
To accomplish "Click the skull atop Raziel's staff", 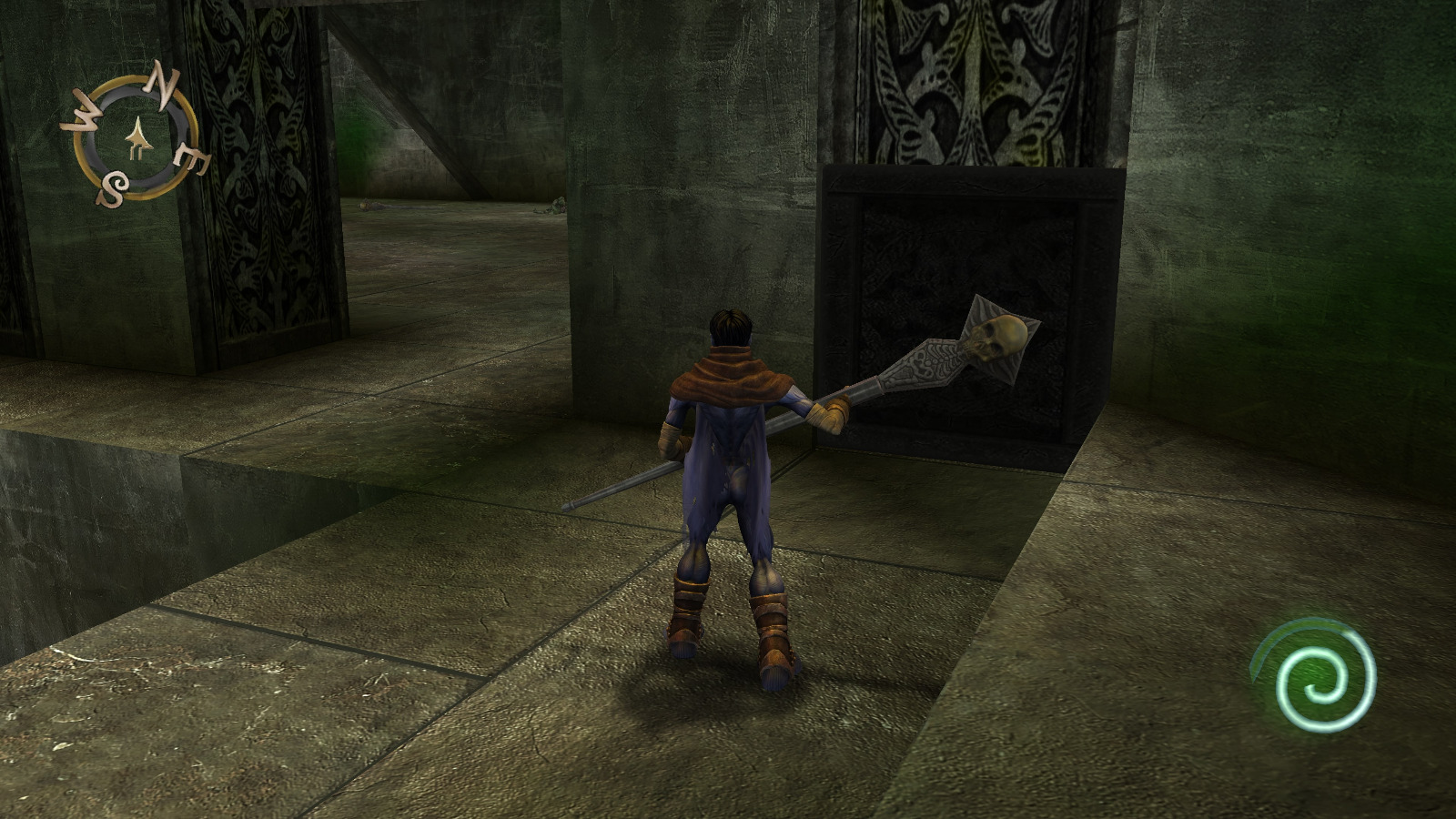I will [x=998, y=339].
